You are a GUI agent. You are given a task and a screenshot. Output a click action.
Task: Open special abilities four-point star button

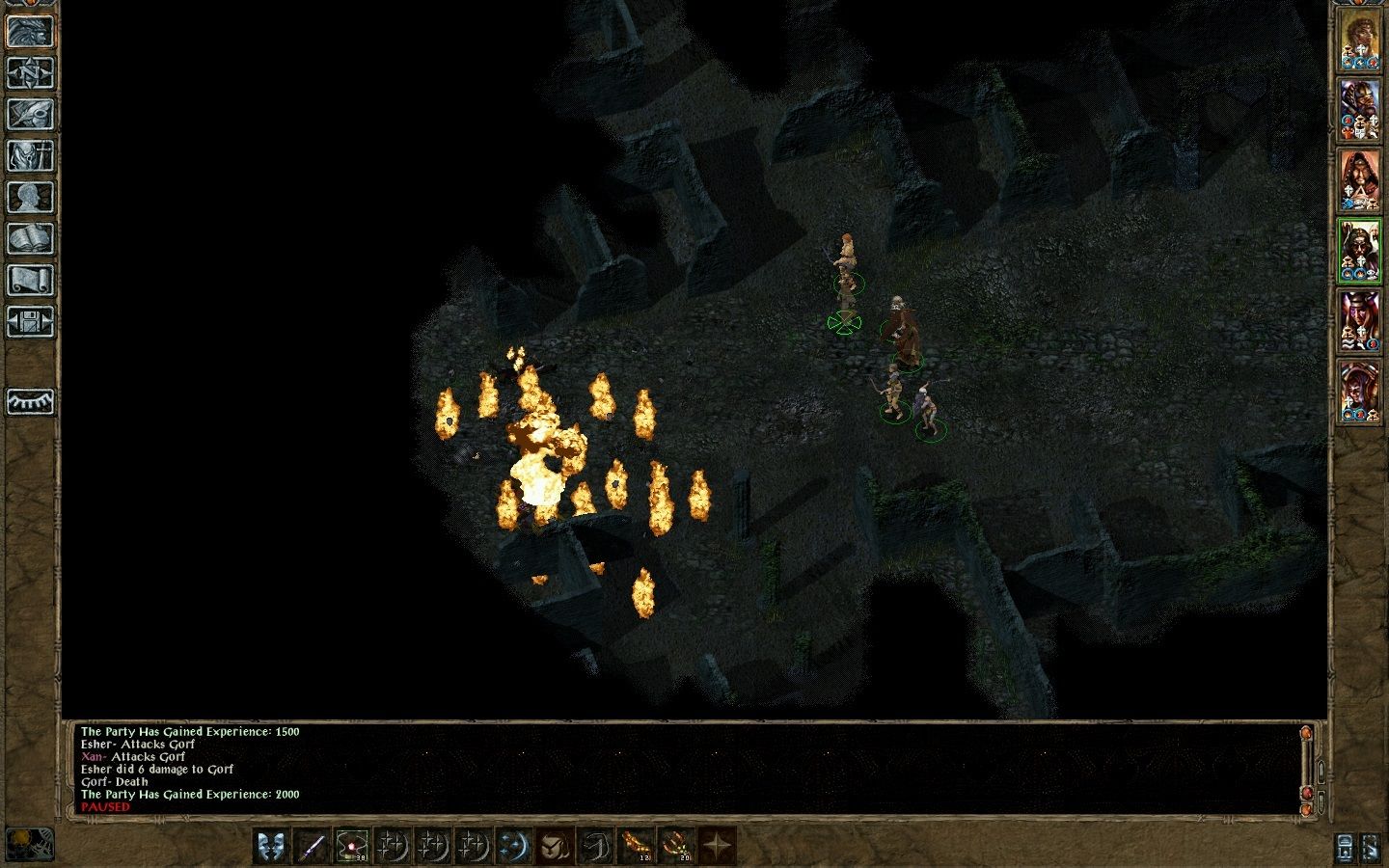coord(717,847)
